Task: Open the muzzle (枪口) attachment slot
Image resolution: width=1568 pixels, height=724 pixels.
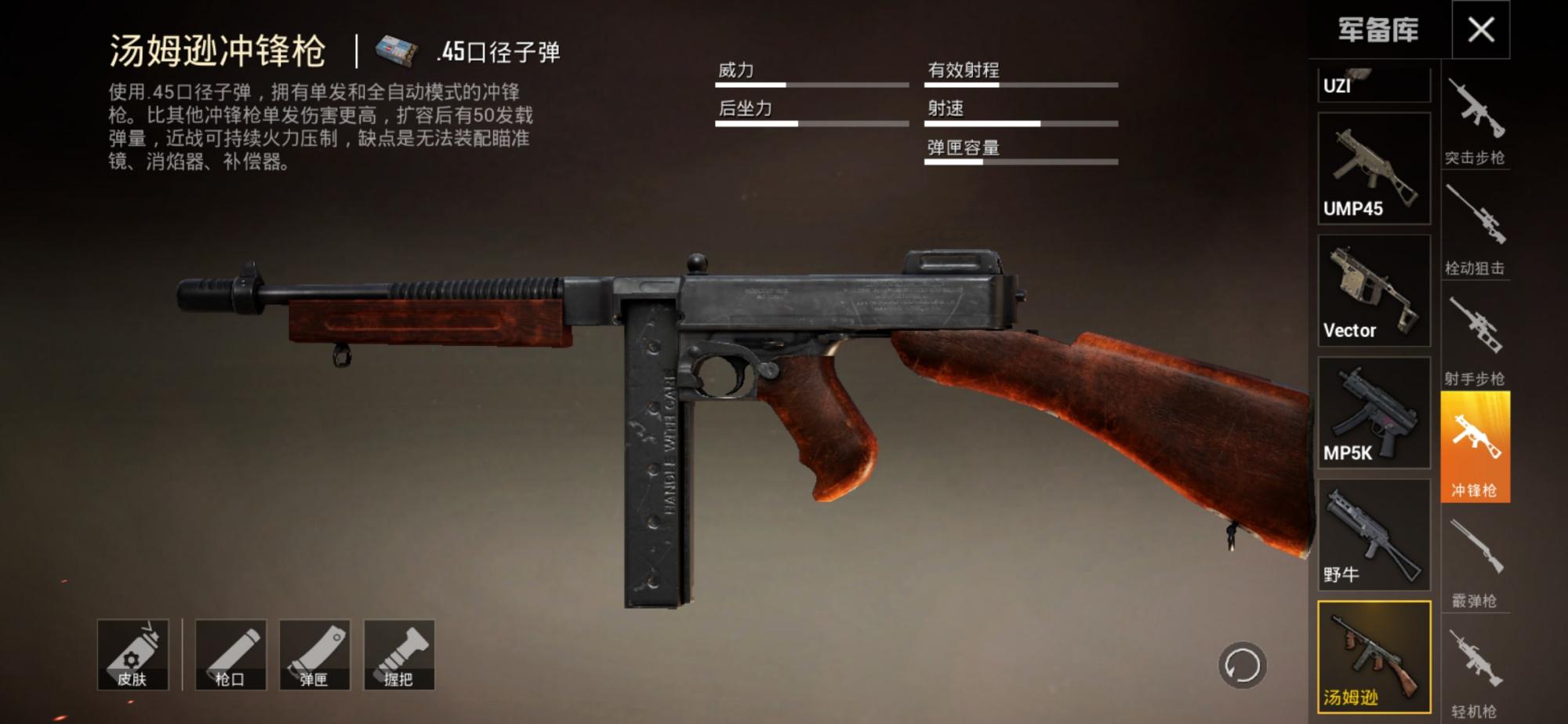Action: point(230,655)
